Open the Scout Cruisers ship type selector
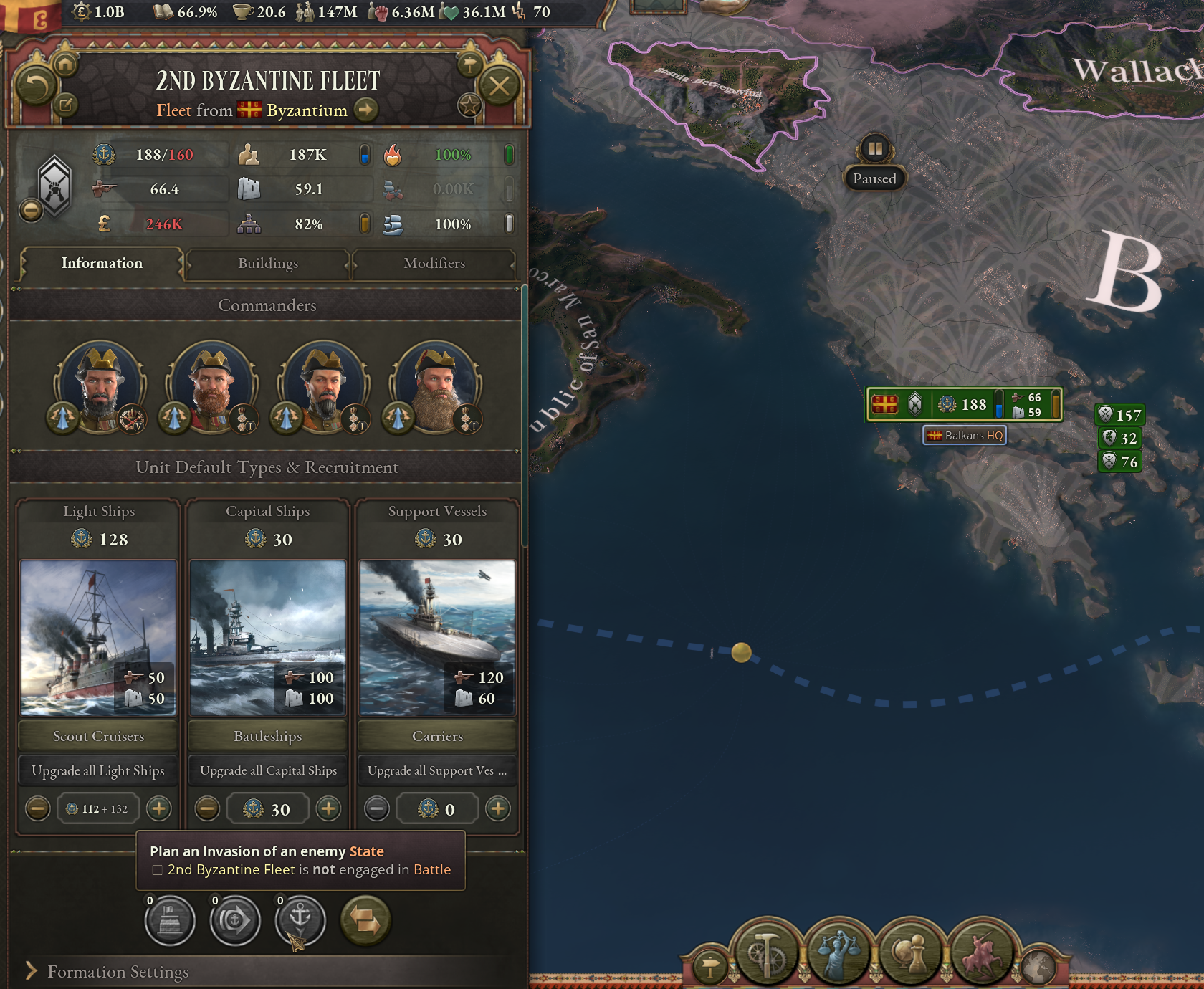This screenshot has height=989, width=1204. point(97,736)
